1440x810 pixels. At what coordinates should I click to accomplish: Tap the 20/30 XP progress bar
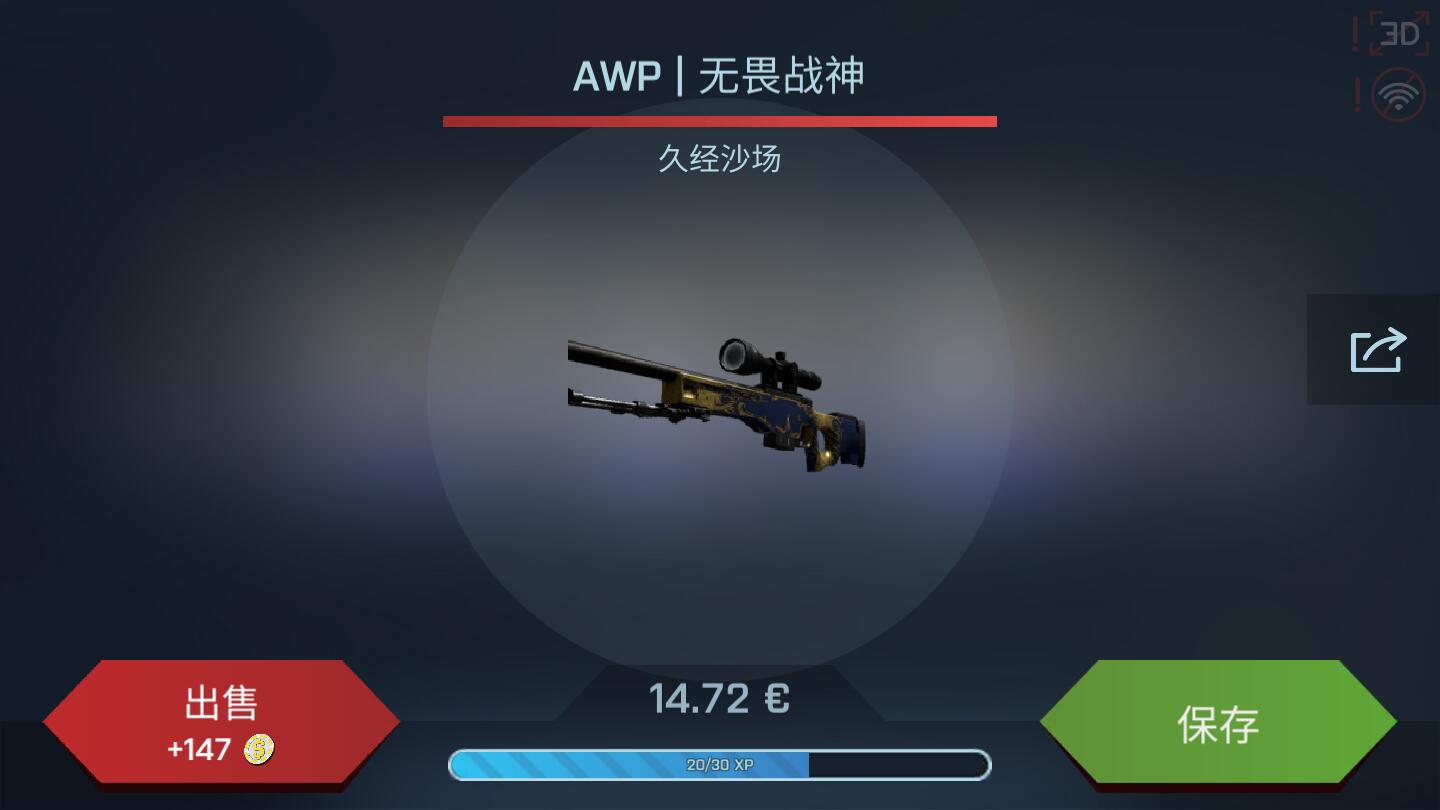coord(720,765)
